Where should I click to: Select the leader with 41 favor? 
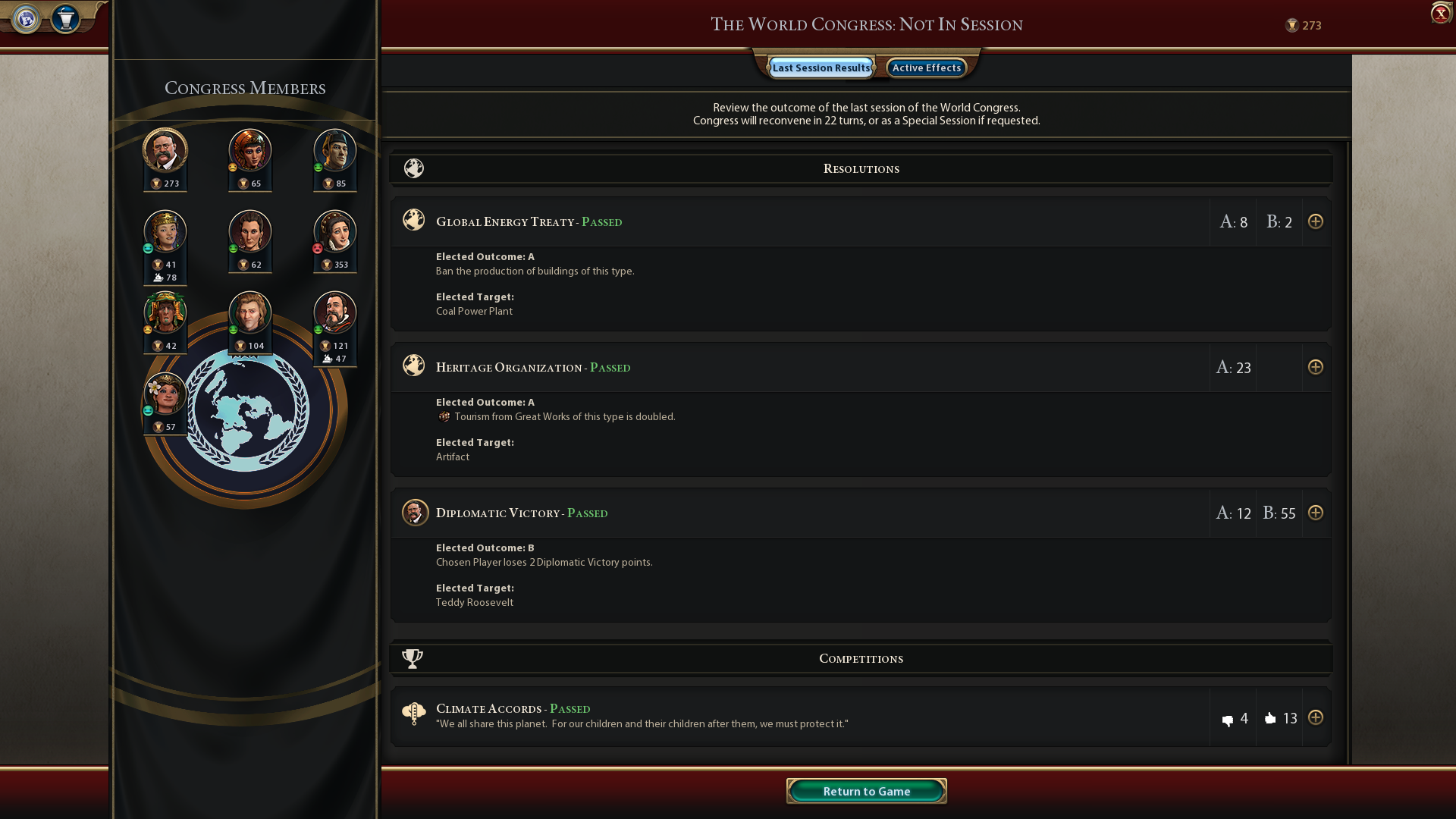pos(165,231)
